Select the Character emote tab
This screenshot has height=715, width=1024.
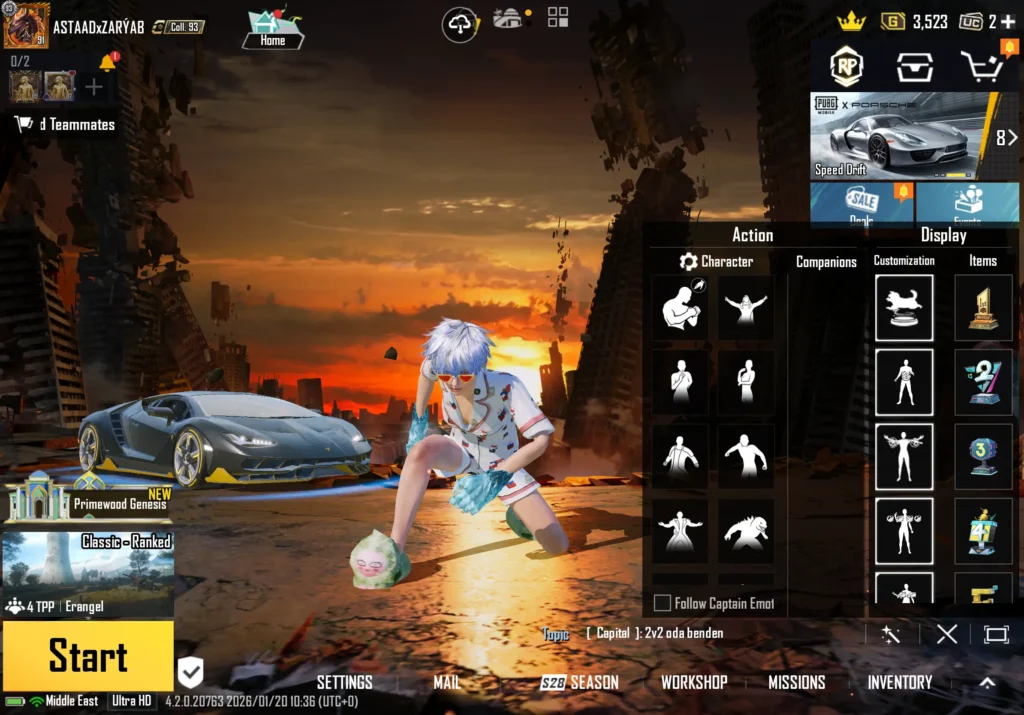pyautogui.click(x=716, y=262)
